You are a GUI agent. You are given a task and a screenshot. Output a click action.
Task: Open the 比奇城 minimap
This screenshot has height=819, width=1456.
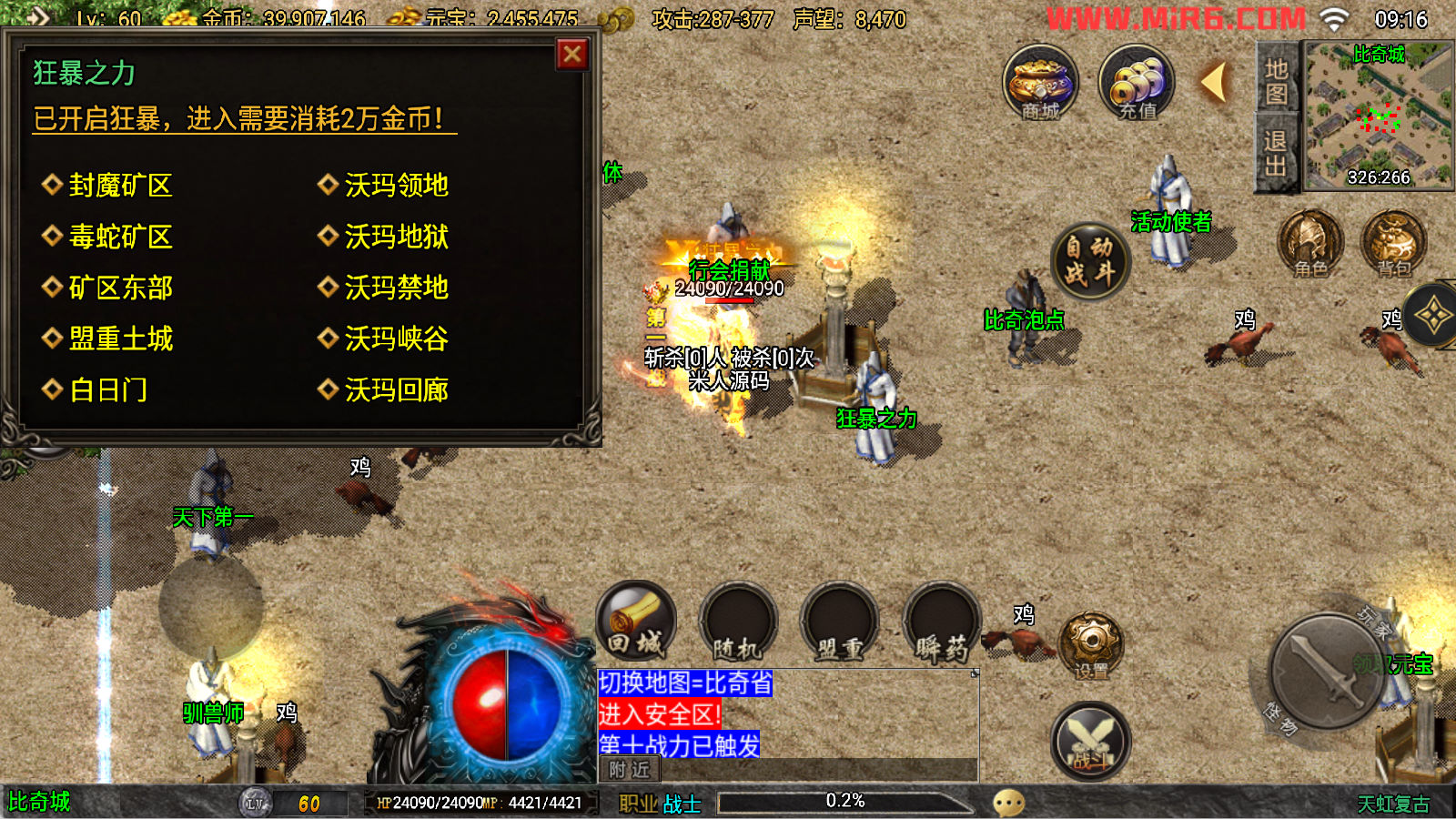pos(1378,116)
